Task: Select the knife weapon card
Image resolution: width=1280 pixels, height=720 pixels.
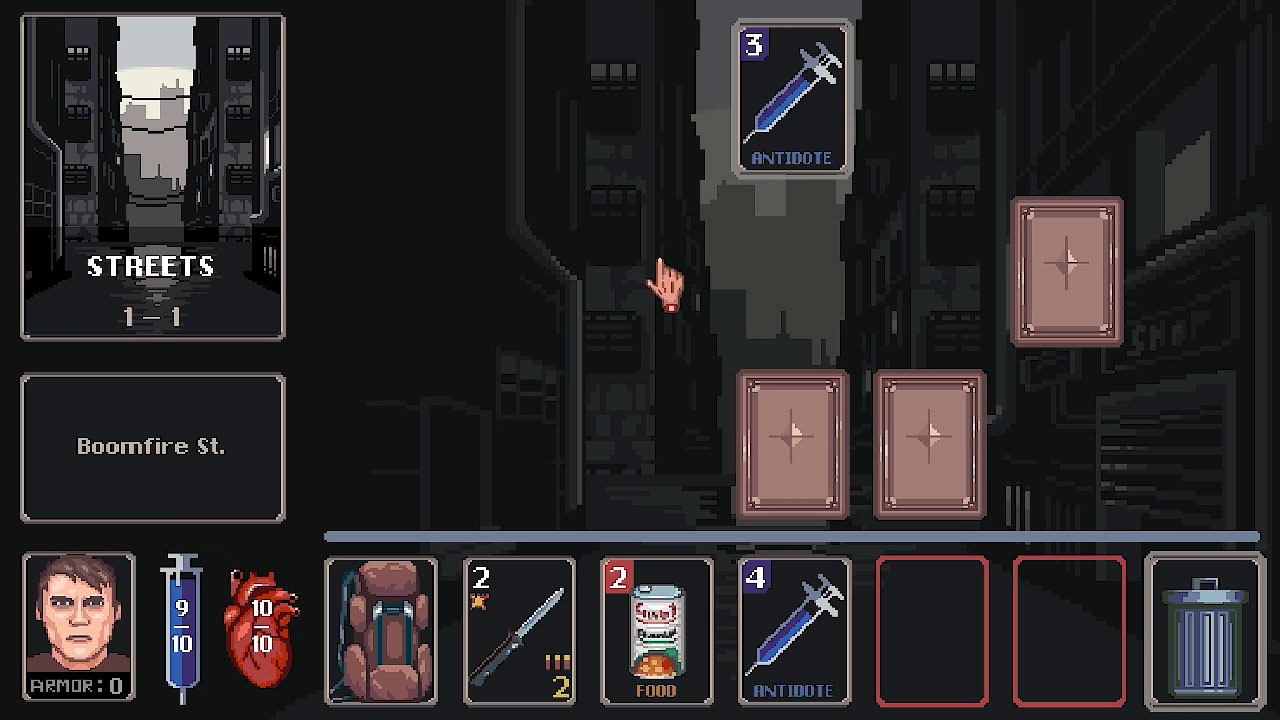Action: 519,632
